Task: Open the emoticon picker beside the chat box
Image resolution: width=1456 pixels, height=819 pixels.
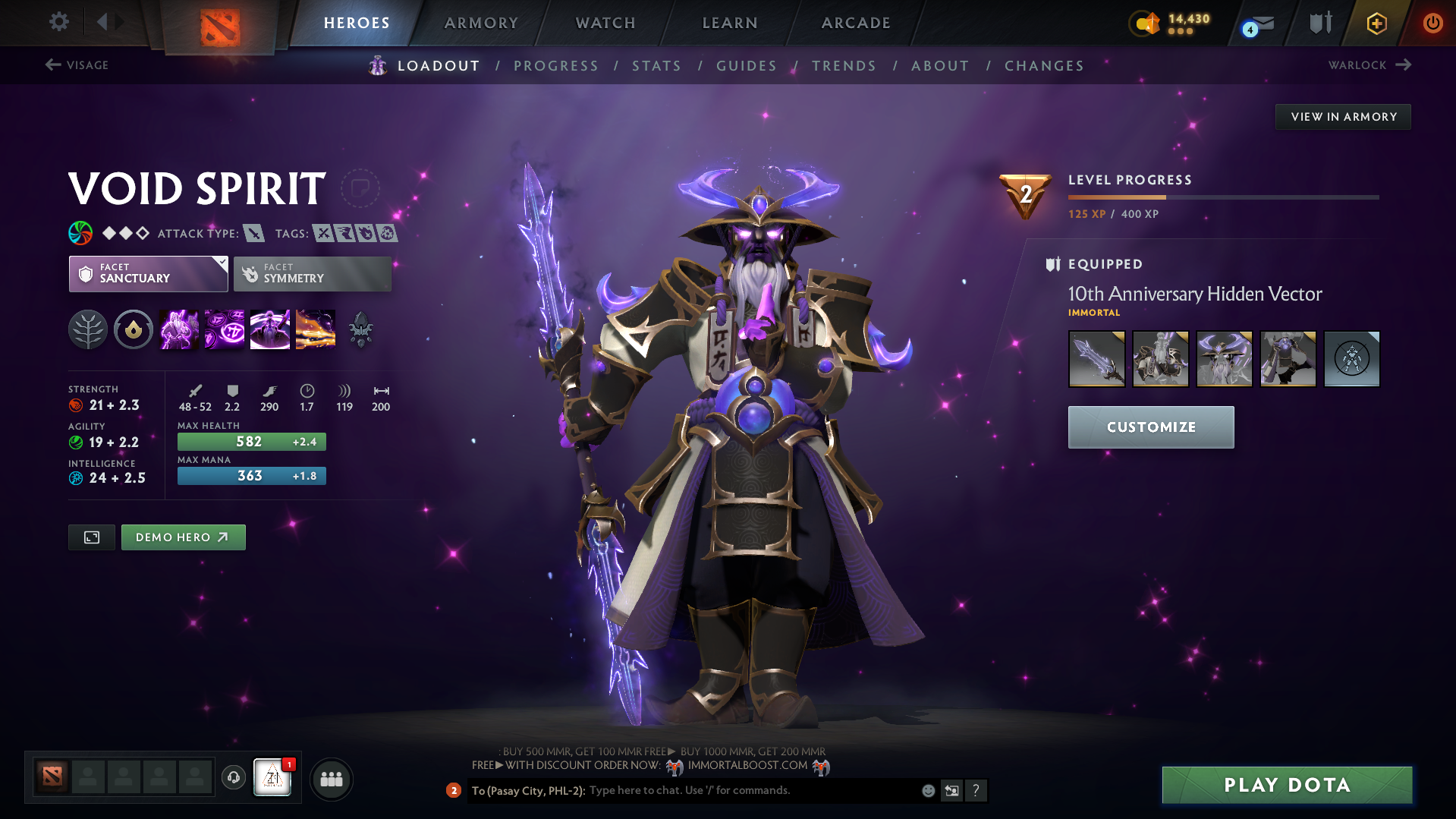Action: pyautogui.click(x=928, y=790)
